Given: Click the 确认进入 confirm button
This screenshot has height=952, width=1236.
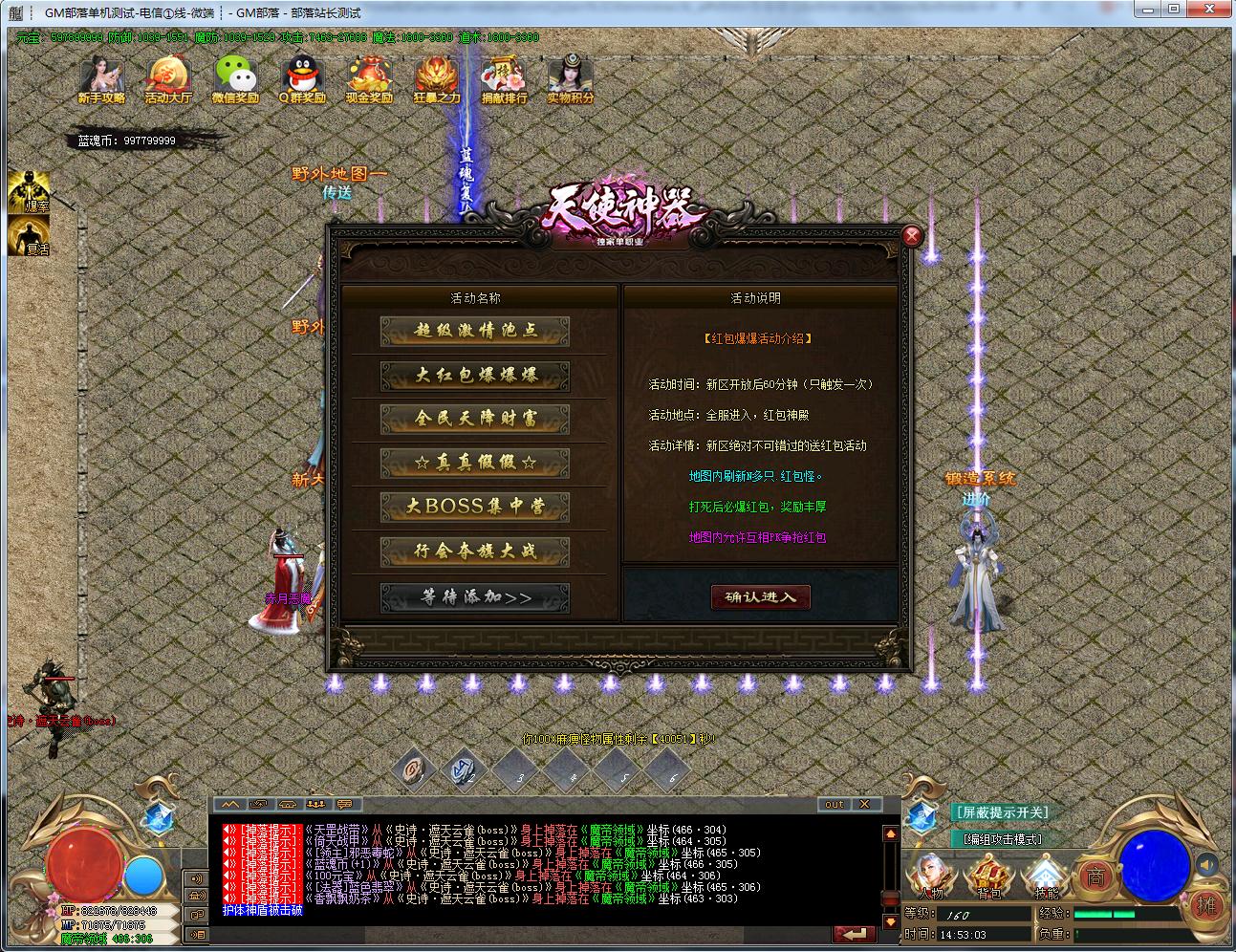Looking at the screenshot, I should pyautogui.click(x=760, y=597).
